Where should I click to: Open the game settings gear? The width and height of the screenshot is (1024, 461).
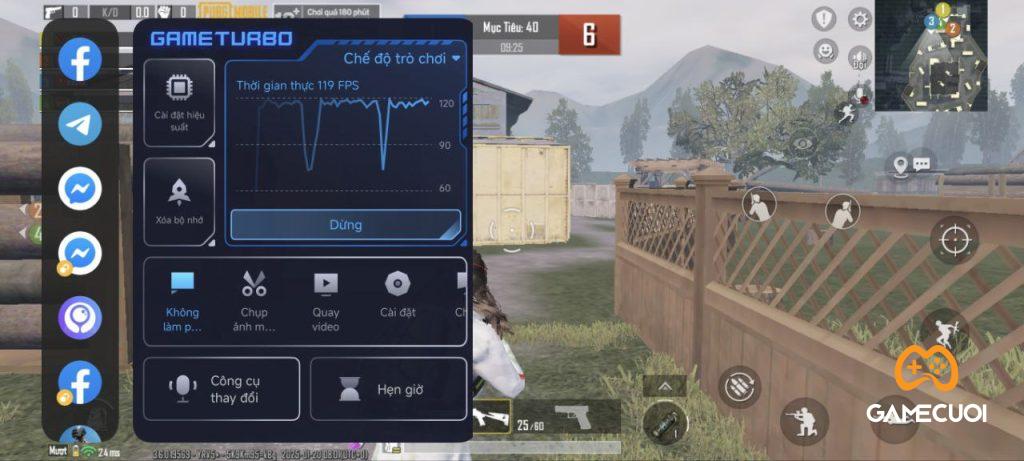tap(859, 19)
